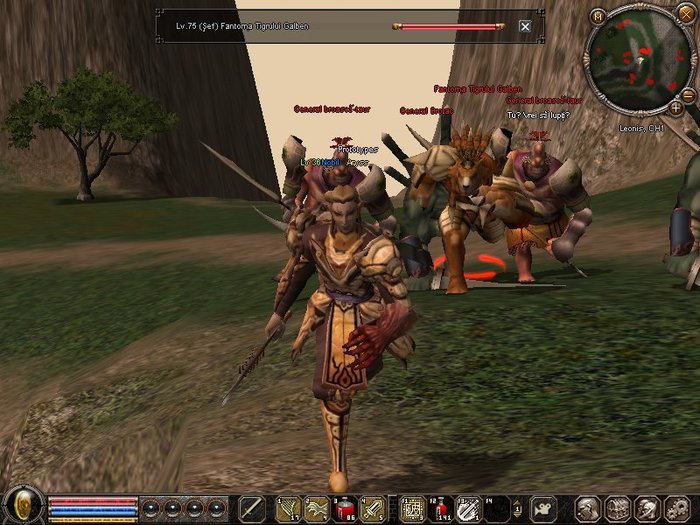This screenshot has width=700, height=525.
Task: Close the Fantoma Tigrului Galben target bar
Action: pos(525,27)
